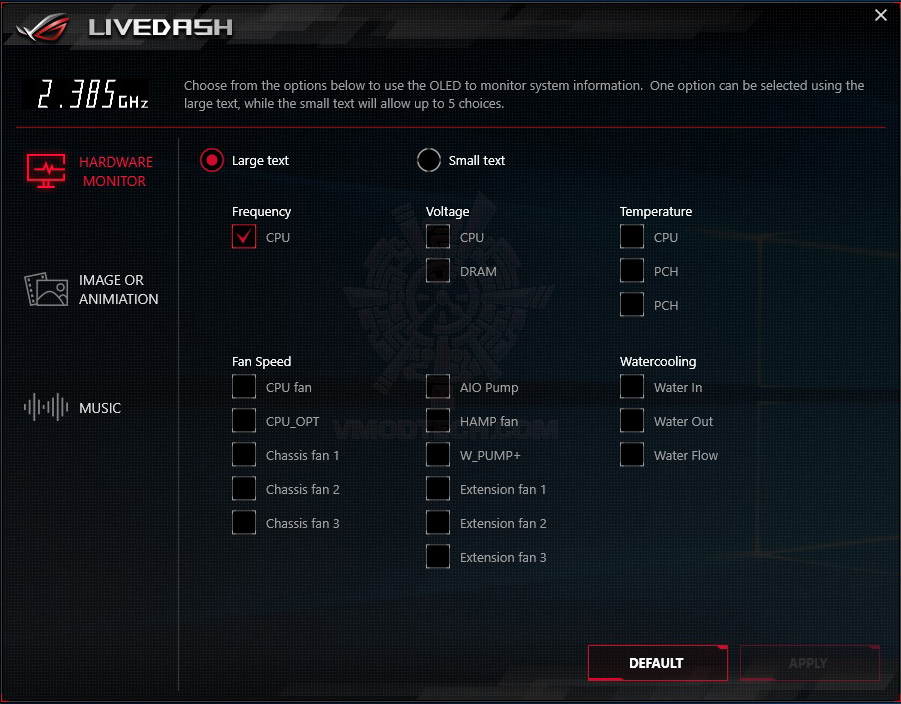Switch to Image or Animation section
Screen dimensions: 901x704
(92, 289)
